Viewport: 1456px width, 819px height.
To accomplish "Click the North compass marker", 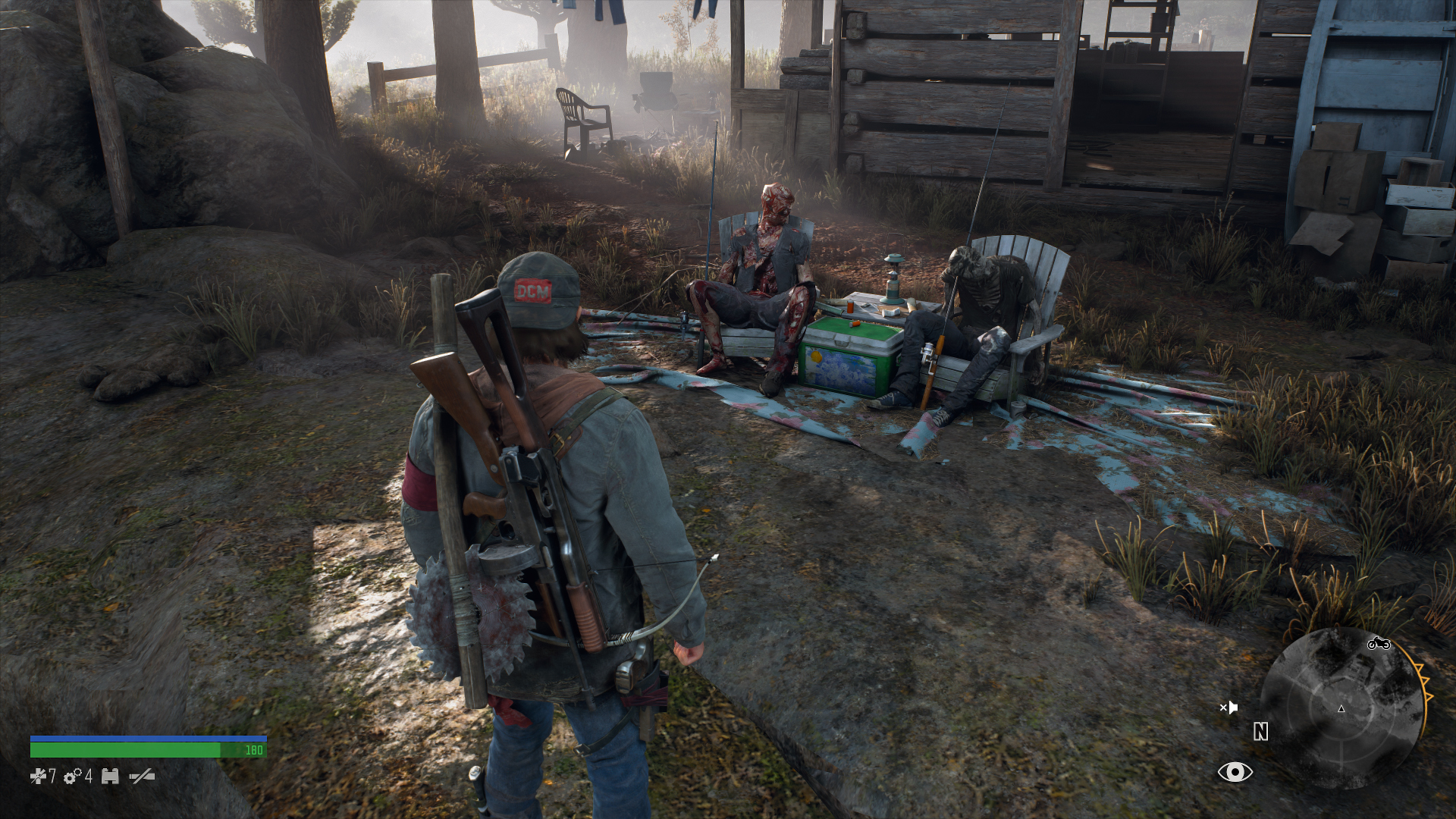I will (1260, 732).
